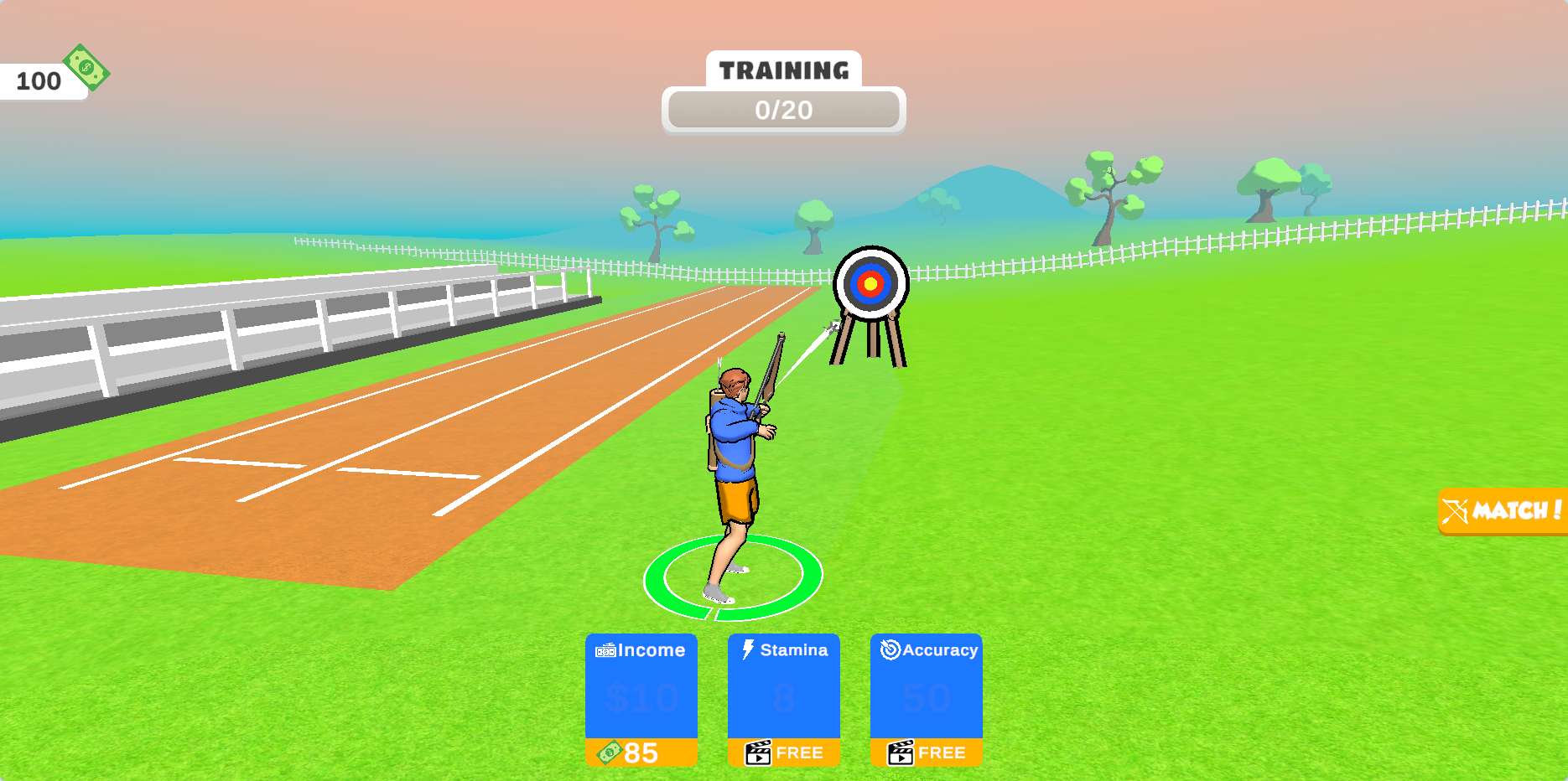This screenshot has width=1568, height=781.
Task: Start a match with the Match button
Action: 1503,510
